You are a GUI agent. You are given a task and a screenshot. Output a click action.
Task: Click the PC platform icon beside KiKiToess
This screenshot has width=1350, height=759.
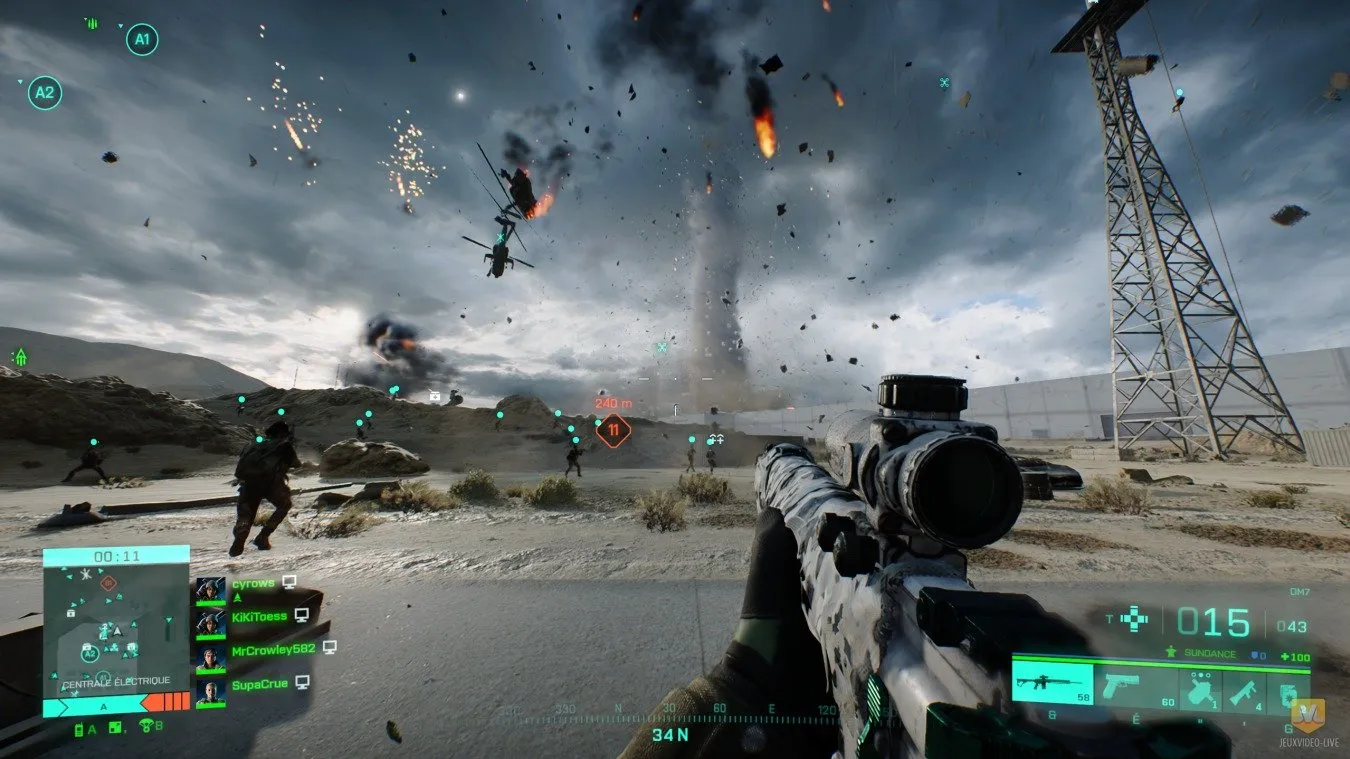tap(301, 616)
